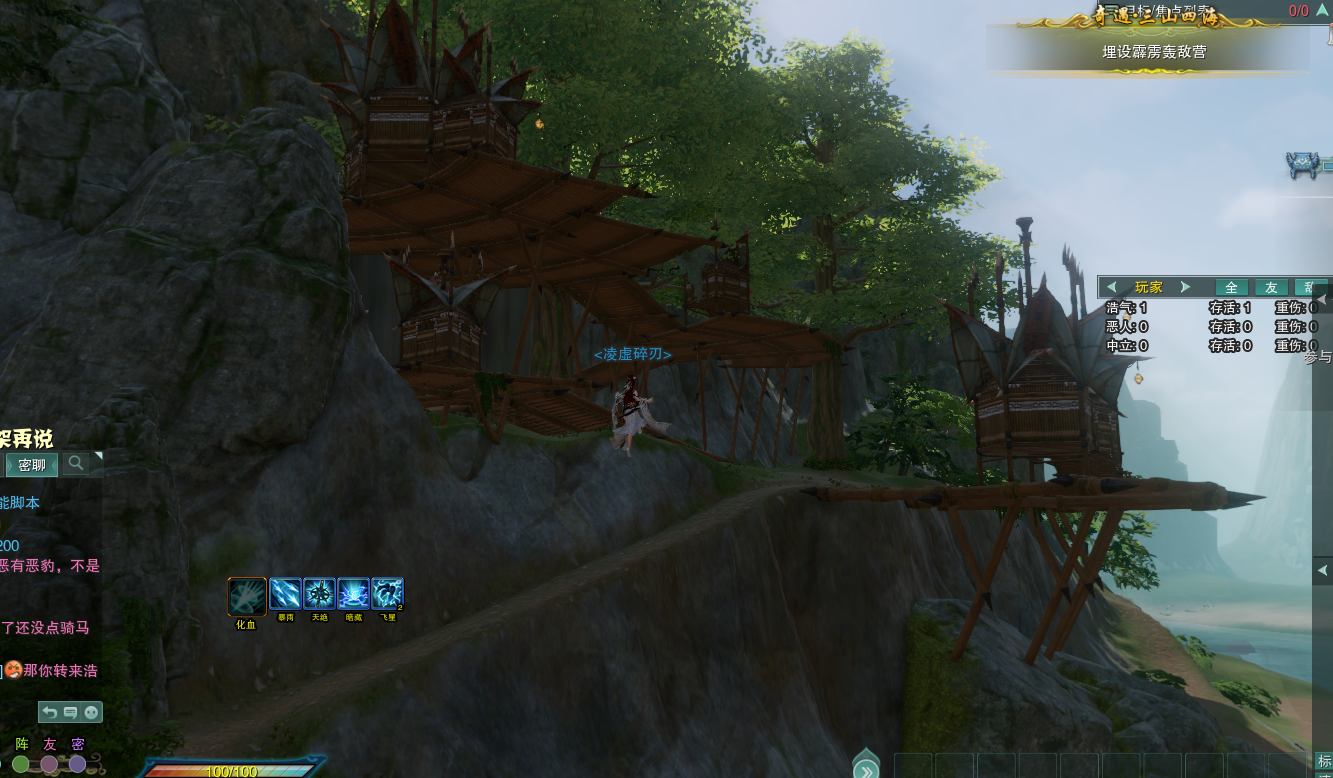Show all players with the 全 filter

[1231, 287]
